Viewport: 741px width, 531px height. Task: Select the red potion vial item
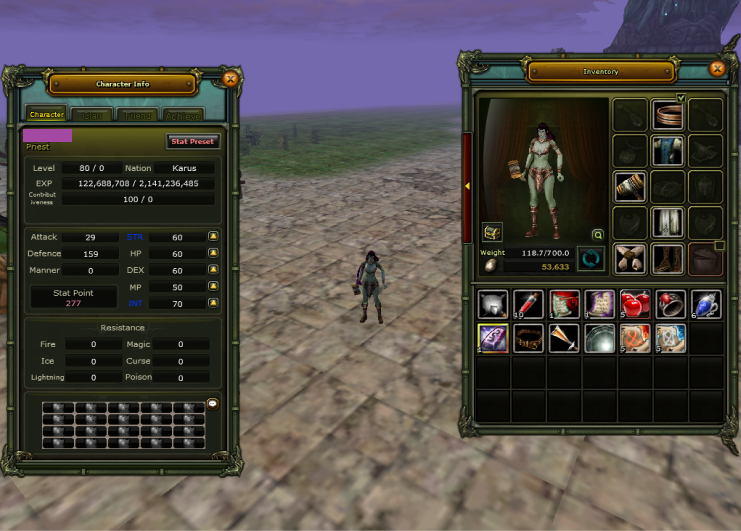click(x=527, y=304)
